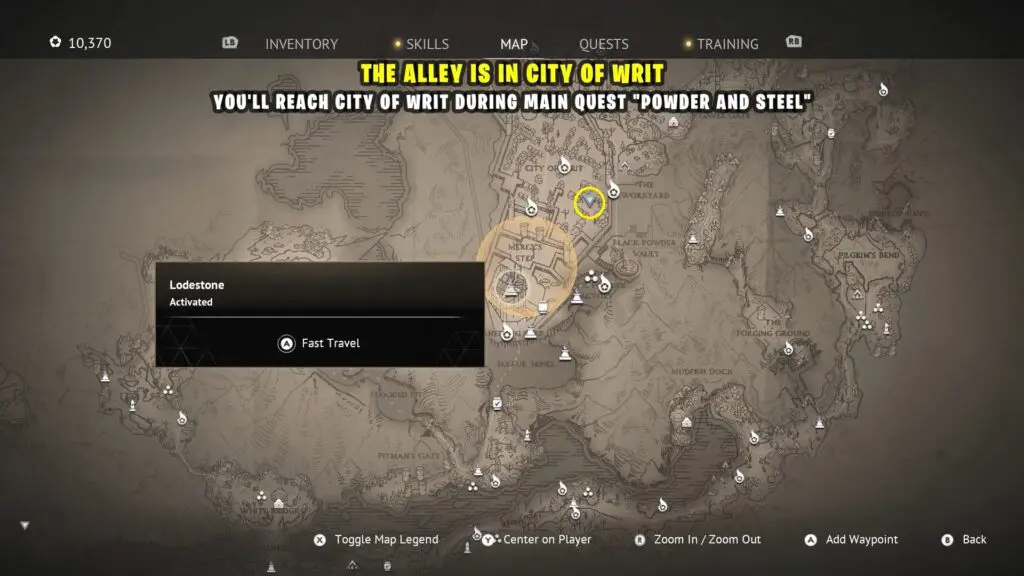
Task: Open the Skills tab
Action: (427, 44)
